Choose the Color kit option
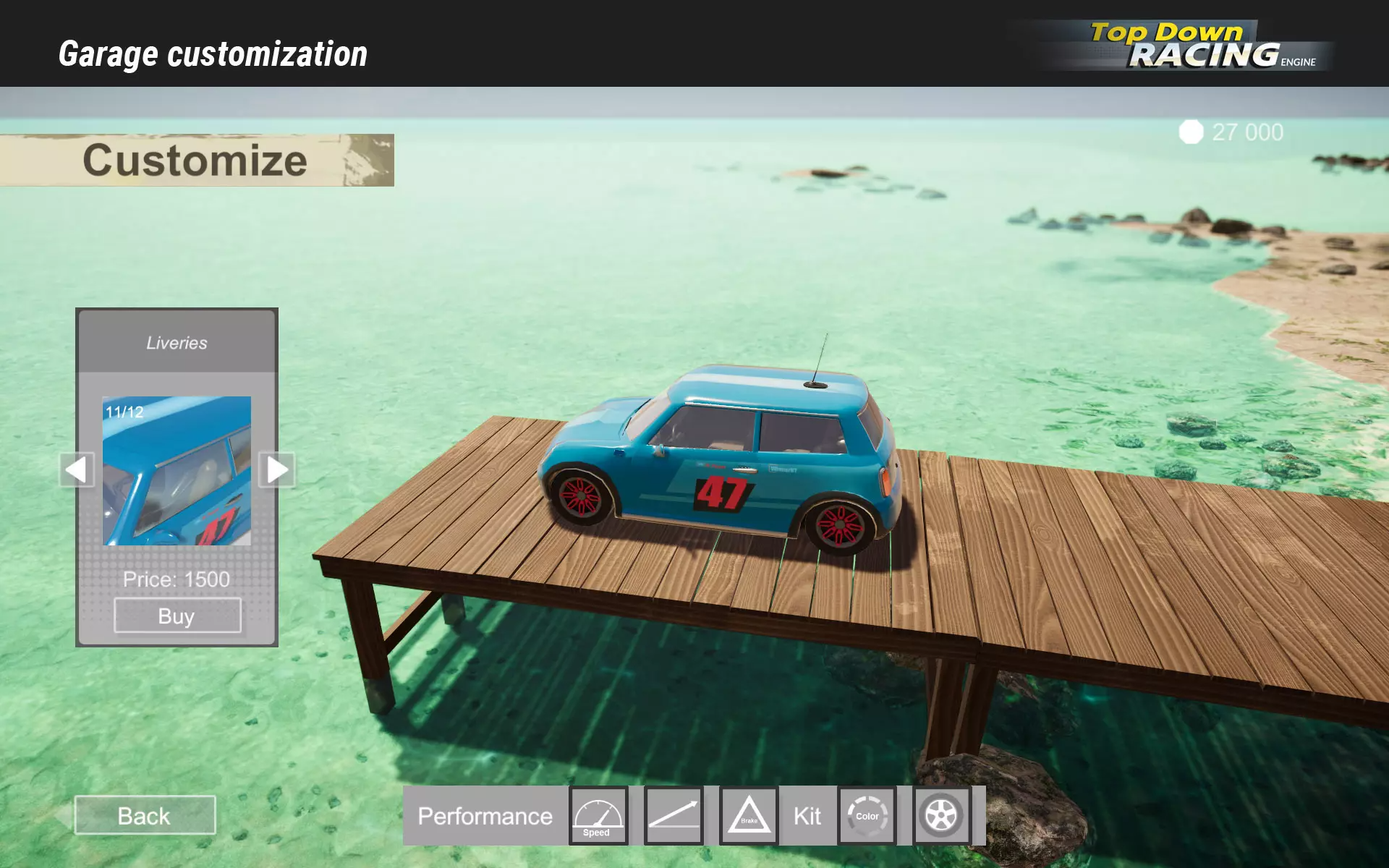The height and width of the screenshot is (868, 1389). (867, 816)
